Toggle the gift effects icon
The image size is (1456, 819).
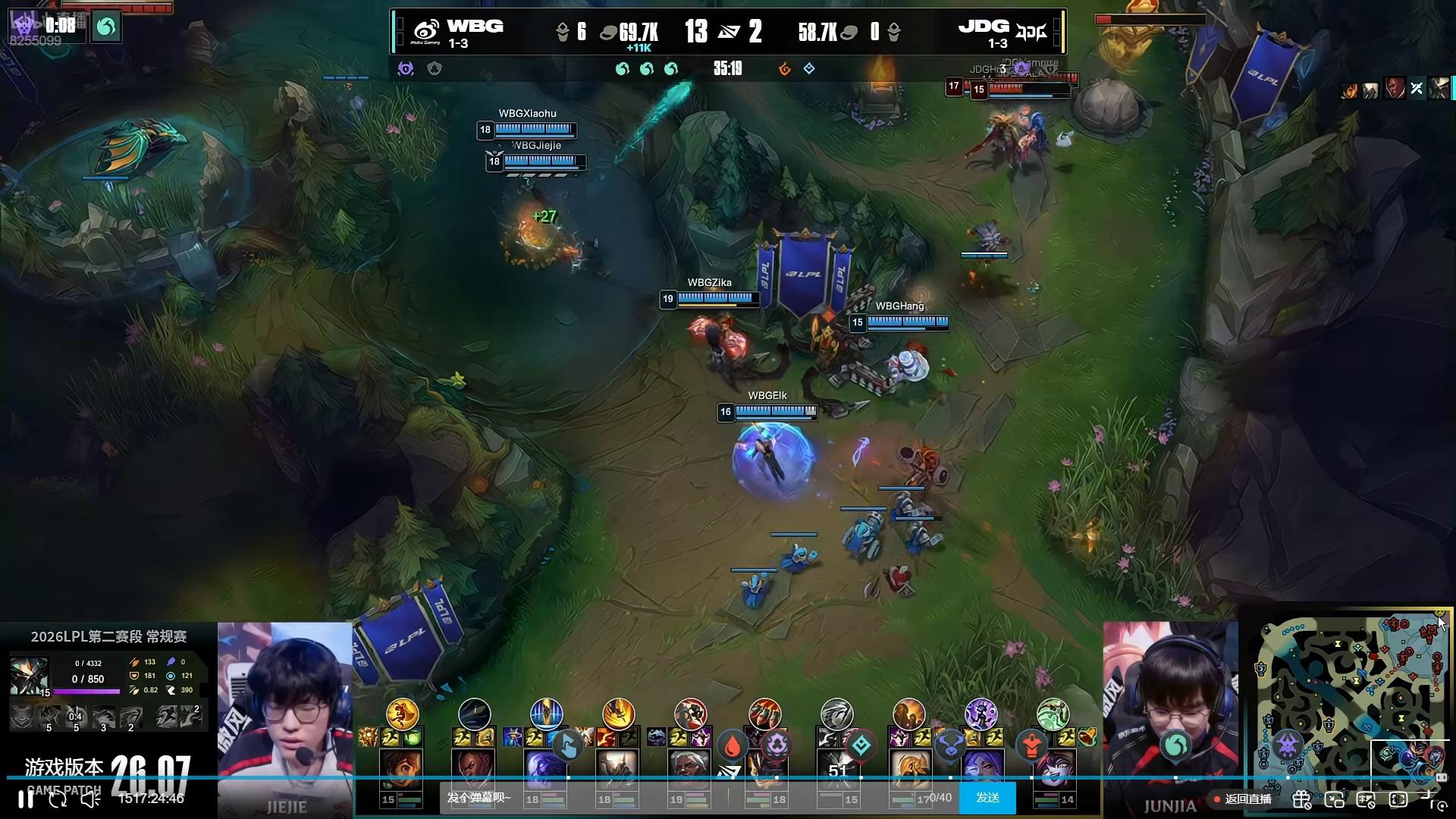(x=1302, y=799)
